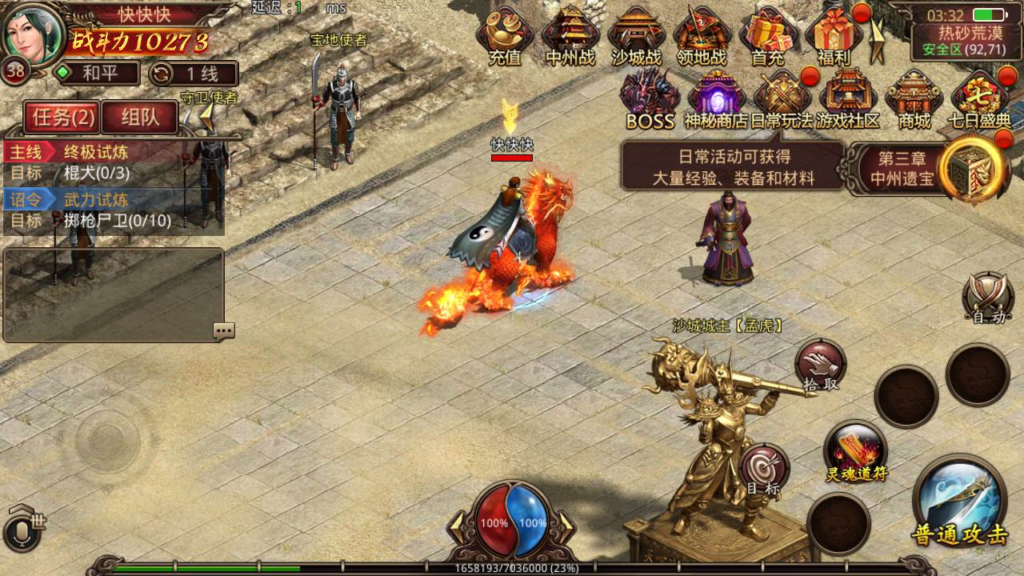The width and height of the screenshot is (1024, 576).
Task: Open the 商城 mall
Action: (x=914, y=98)
